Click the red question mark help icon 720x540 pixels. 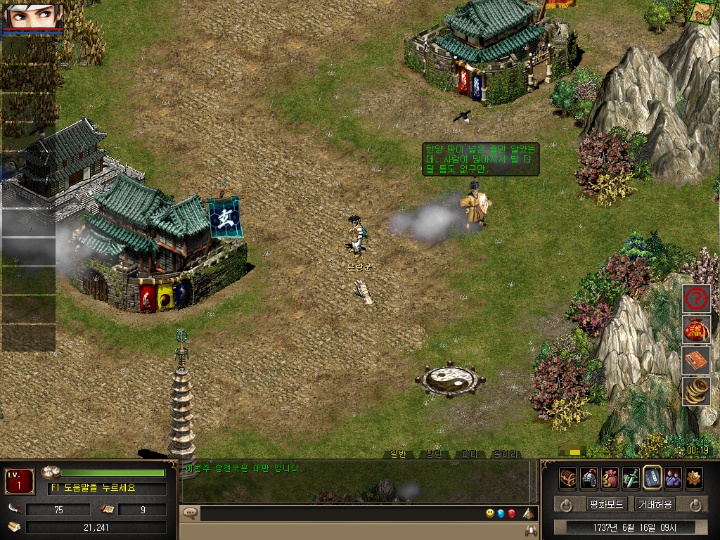pyautogui.click(x=696, y=298)
